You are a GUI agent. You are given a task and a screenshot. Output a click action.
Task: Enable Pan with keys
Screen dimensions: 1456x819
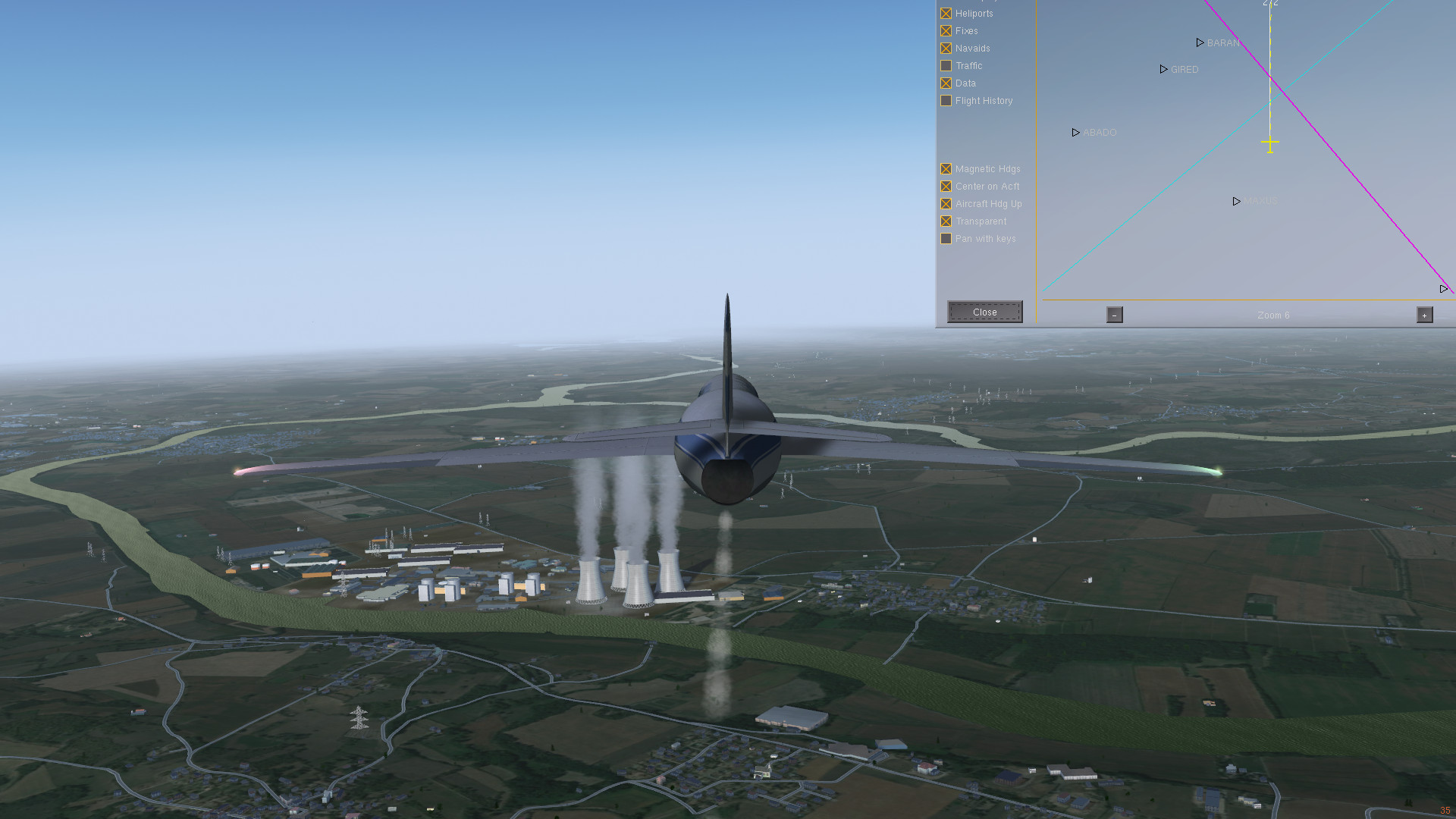click(x=946, y=238)
